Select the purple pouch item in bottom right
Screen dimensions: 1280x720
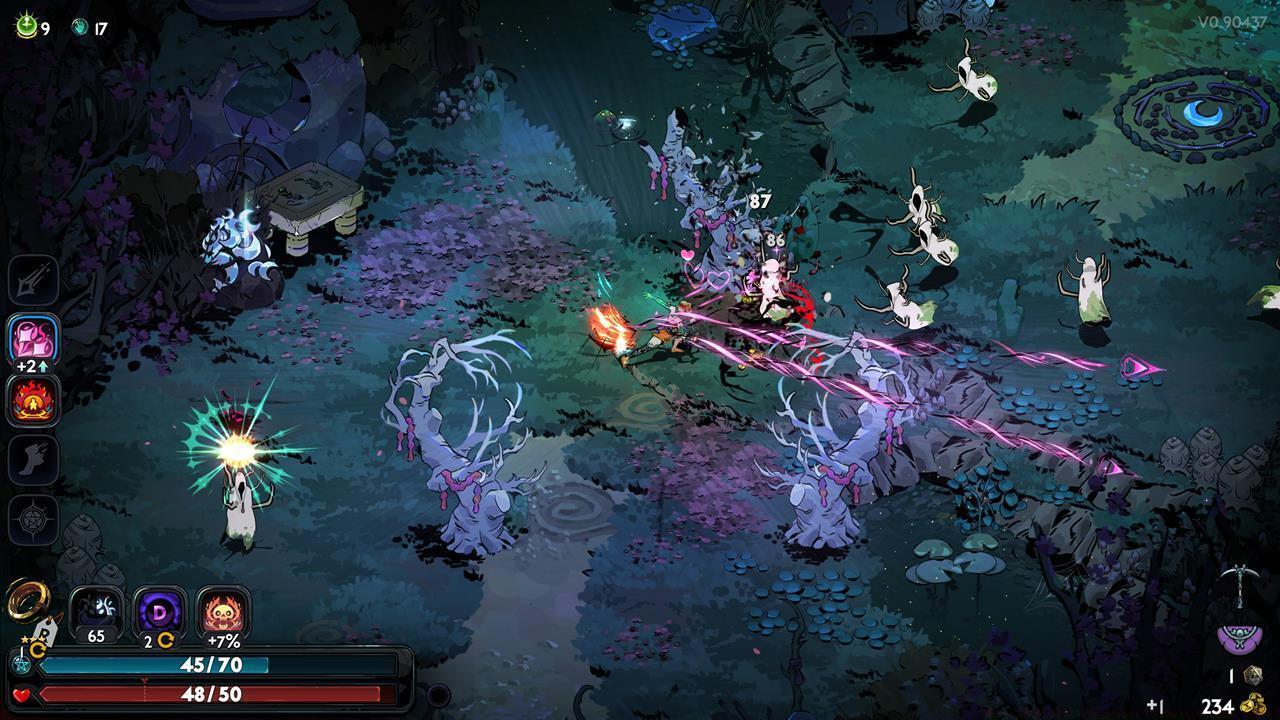[x=1238, y=638]
